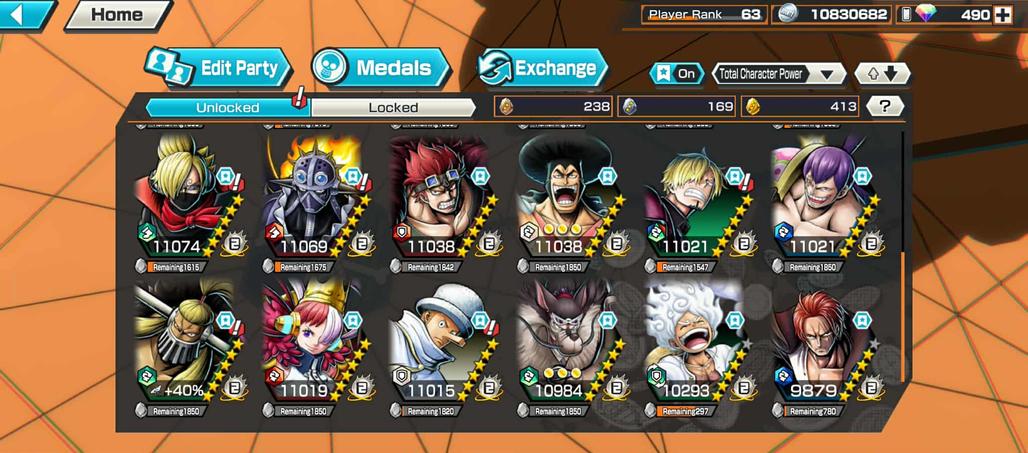Return to the Home screen
Image resolution: width=1028 pixels, height=453 pixels.
click(117, 15)
